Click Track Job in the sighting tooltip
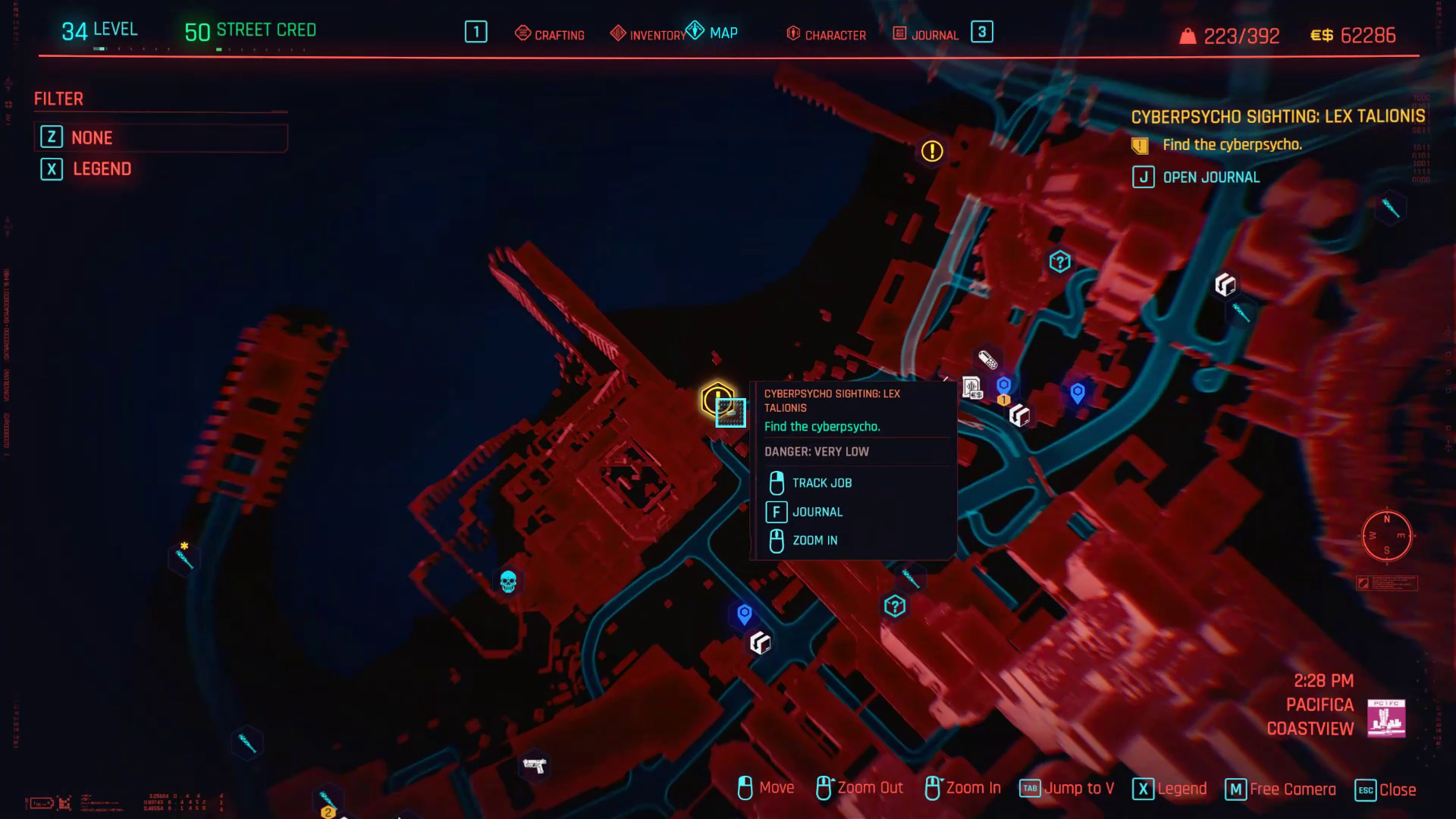The image size is (1456, 819). tap(822, 483)
